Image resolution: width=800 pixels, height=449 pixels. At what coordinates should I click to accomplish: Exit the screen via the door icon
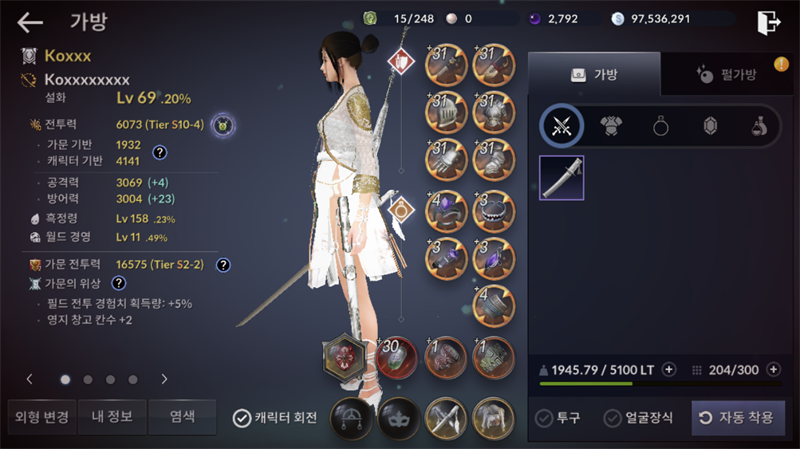pos(768,22)
